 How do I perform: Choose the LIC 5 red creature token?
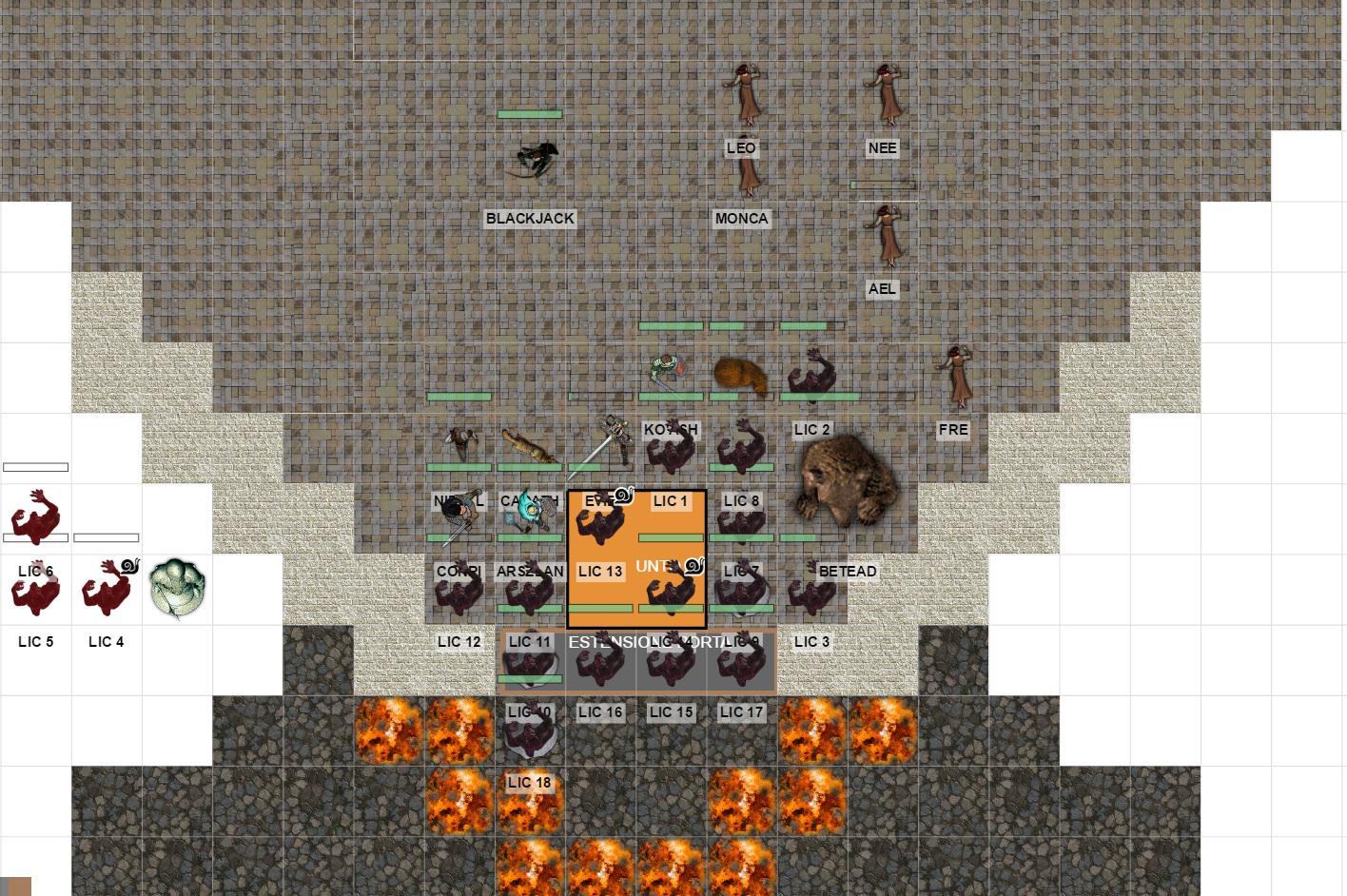click(35, 590)
